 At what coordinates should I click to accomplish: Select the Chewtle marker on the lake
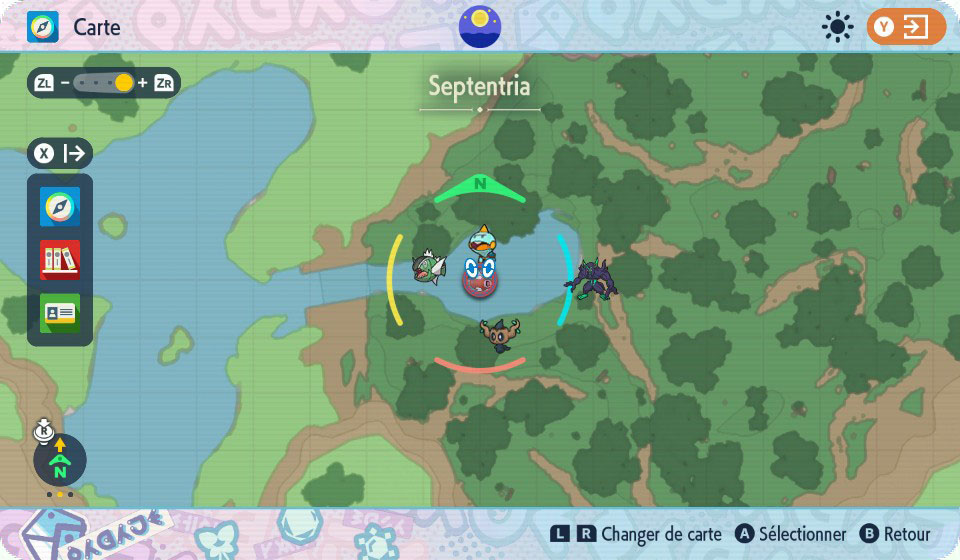482,240
